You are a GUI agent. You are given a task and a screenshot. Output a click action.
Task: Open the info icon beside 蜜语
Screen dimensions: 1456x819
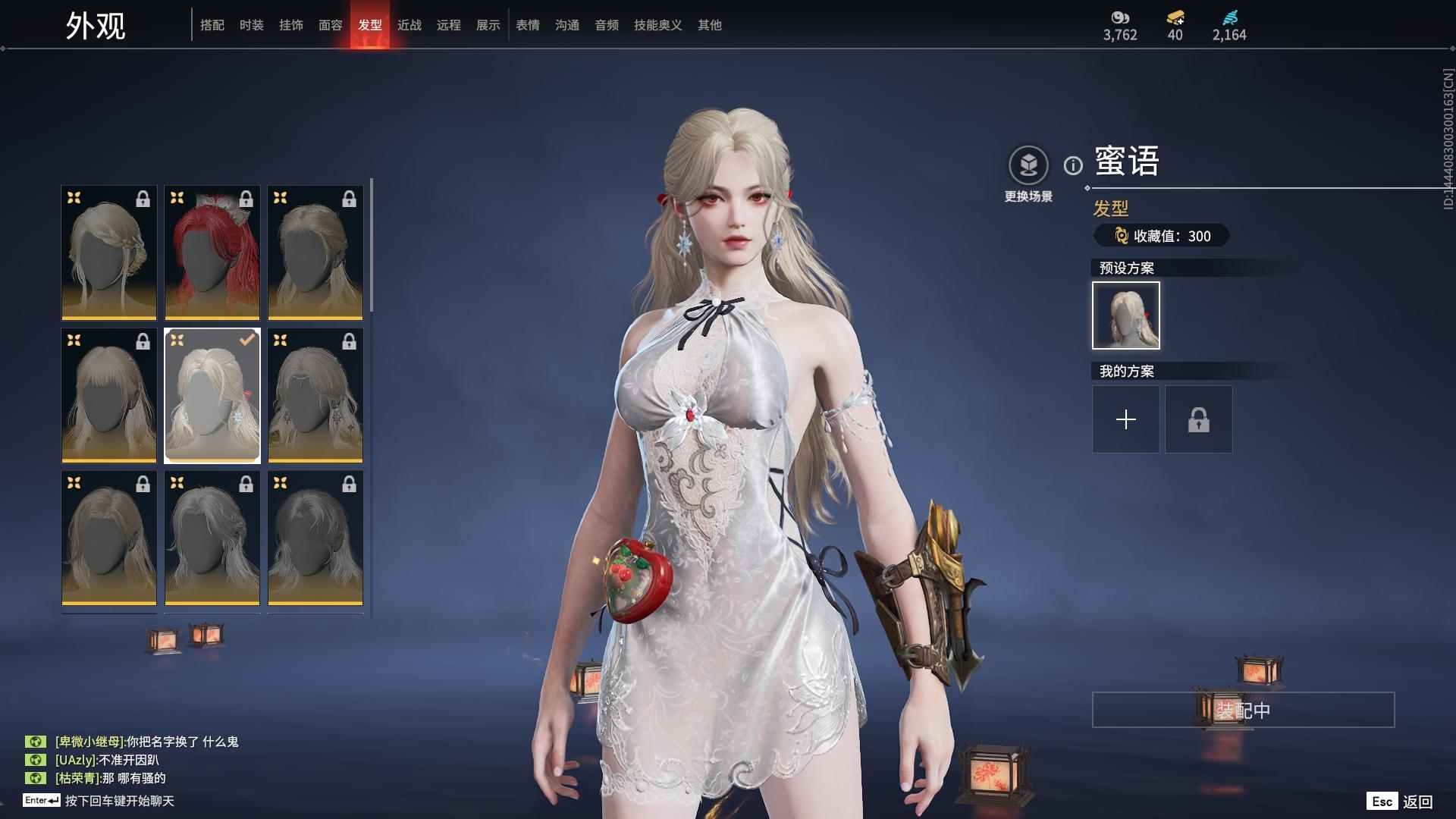coord(1072,165)
